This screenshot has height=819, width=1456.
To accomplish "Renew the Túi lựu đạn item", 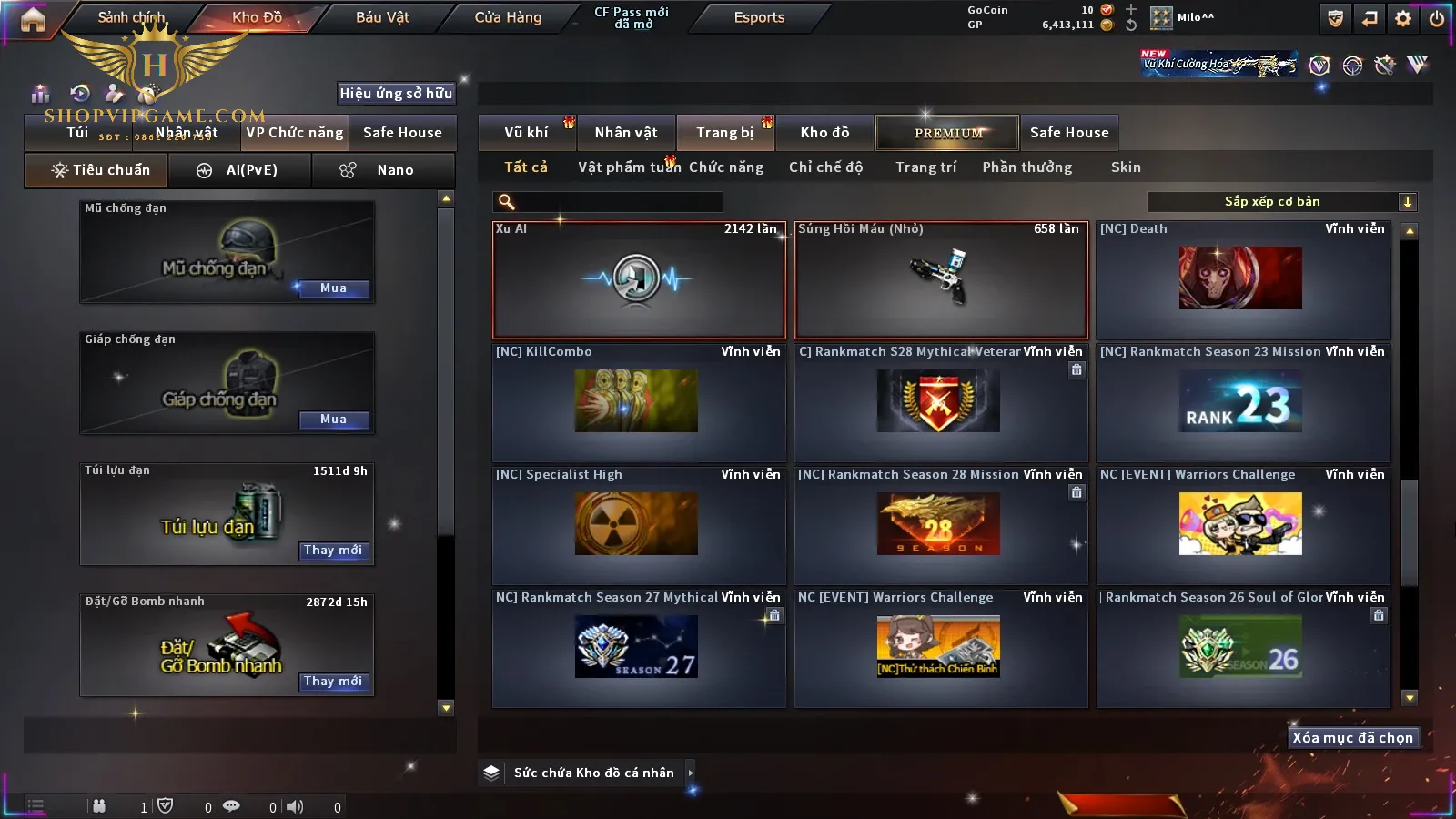I will 333,551.
